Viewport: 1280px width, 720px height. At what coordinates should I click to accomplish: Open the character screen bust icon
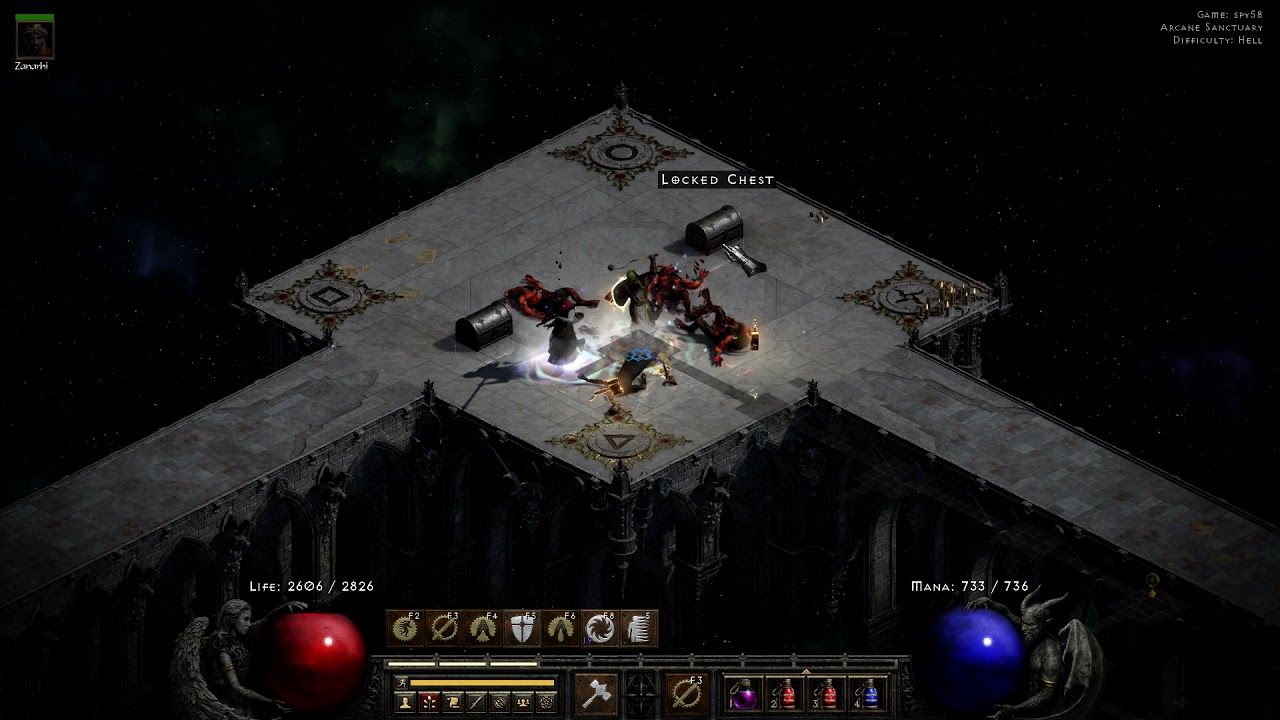[x=405, y=702]
